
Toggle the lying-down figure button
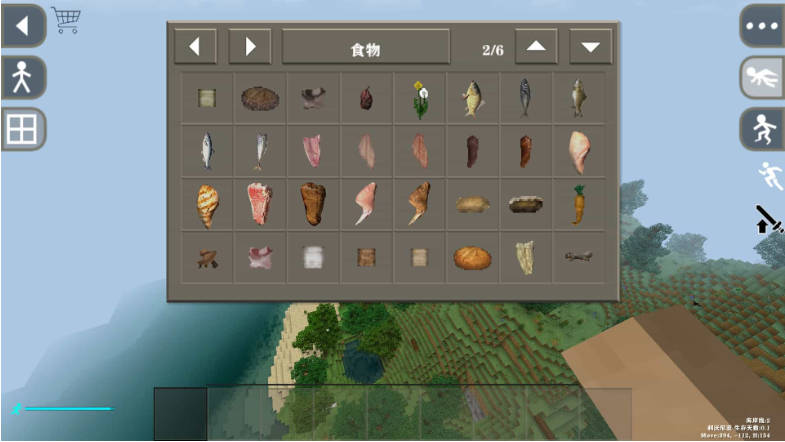pos(762,77)
